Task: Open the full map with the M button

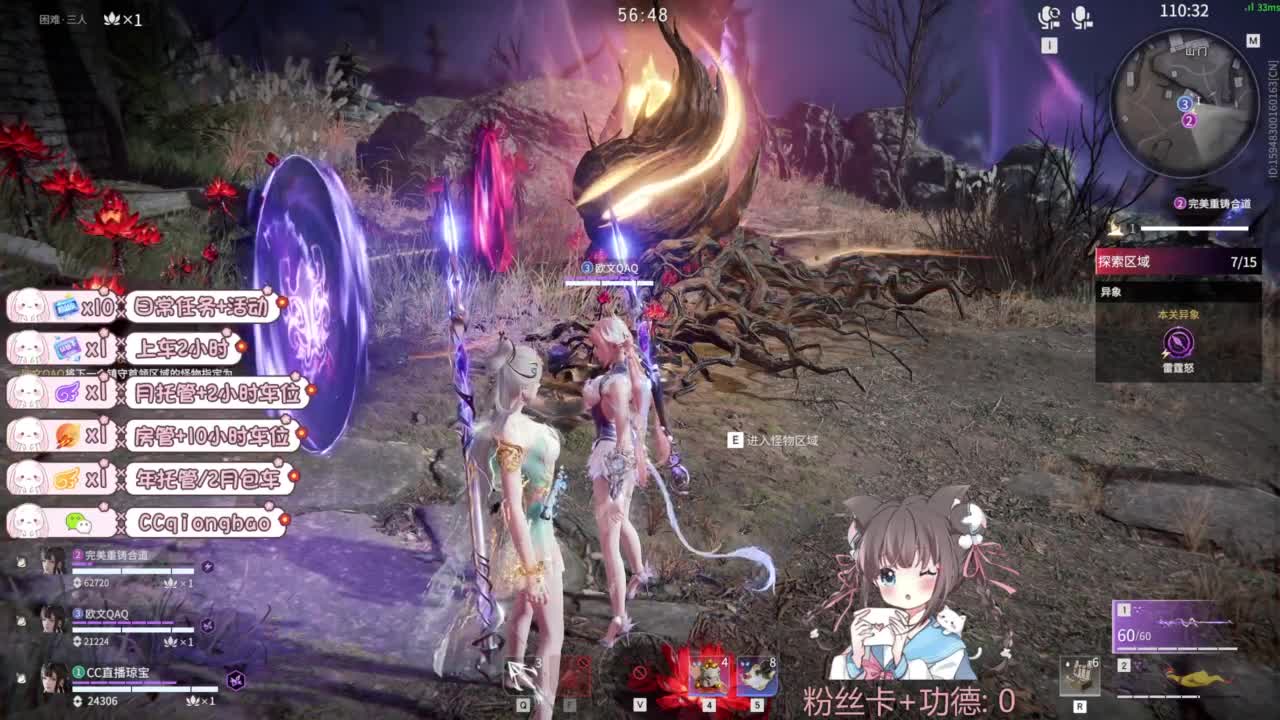Action: [1252, 42]
